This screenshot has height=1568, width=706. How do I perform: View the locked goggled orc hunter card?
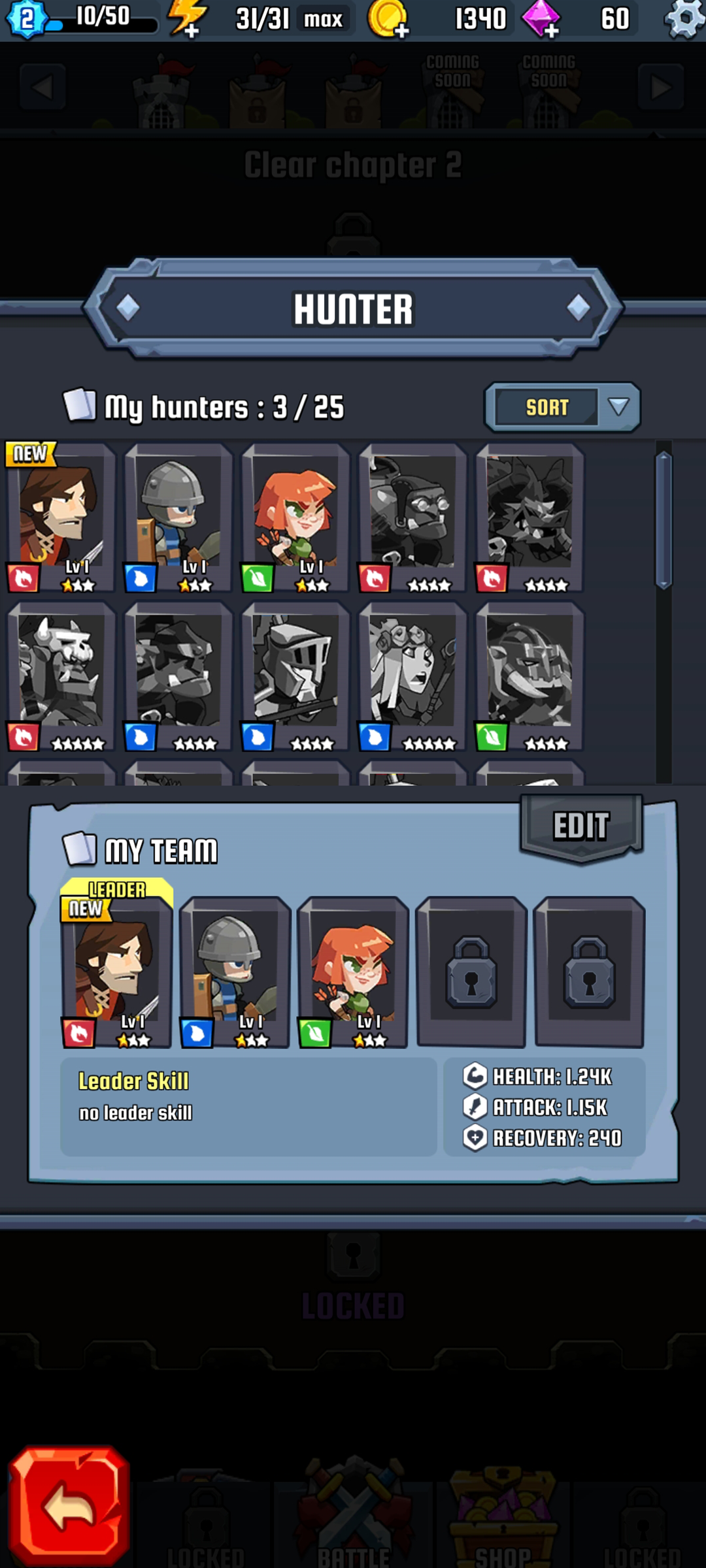click(x=412, y=517)
